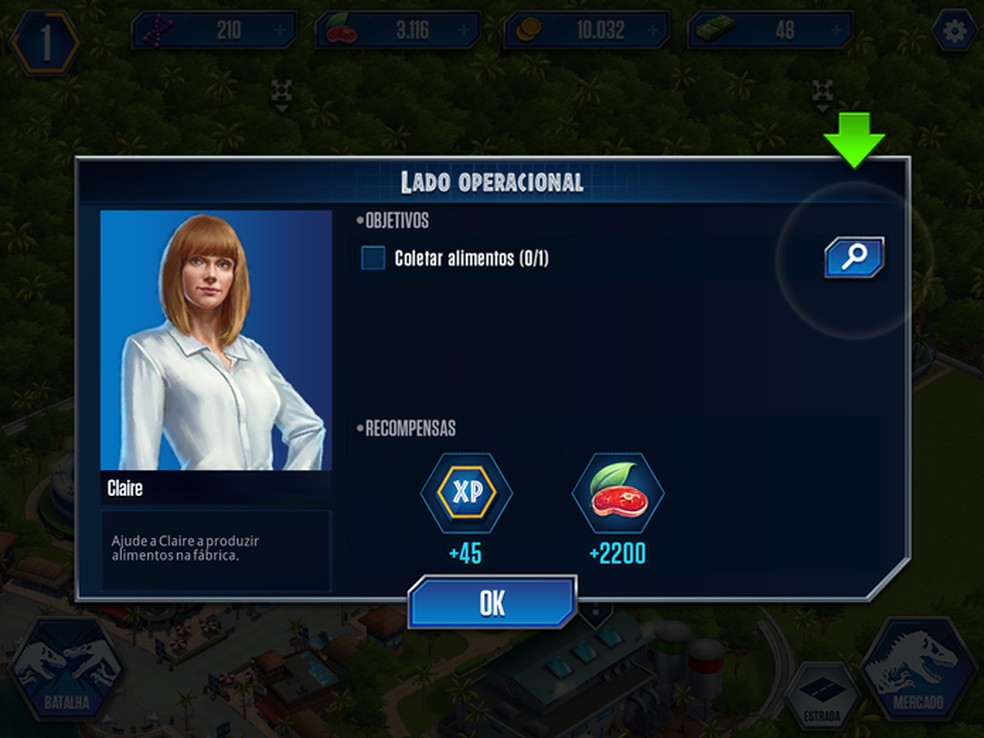Add more coins with the plus button
Screen dimensions: 984x738
tap(652, 31)
